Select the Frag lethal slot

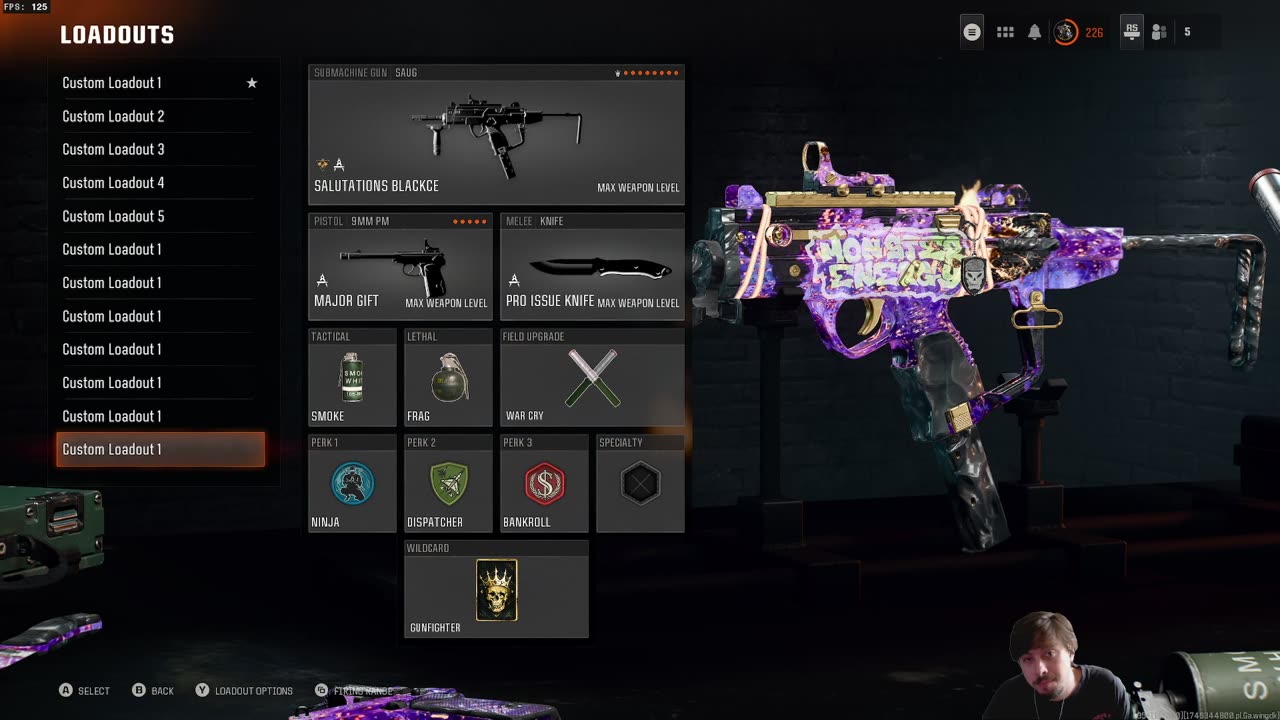click(448, 378)
